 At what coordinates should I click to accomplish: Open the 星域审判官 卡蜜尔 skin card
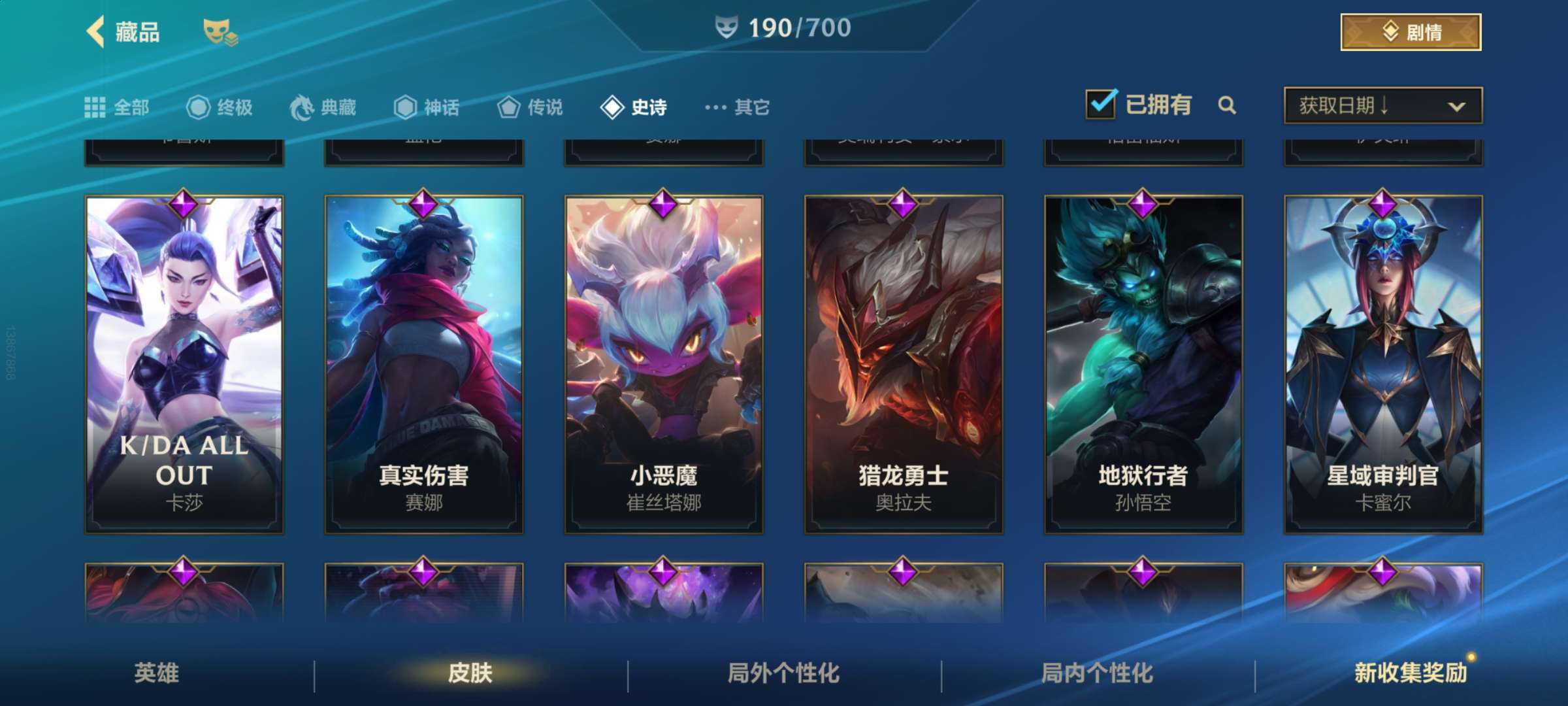pyautogui.click(x=1383, y=364)
